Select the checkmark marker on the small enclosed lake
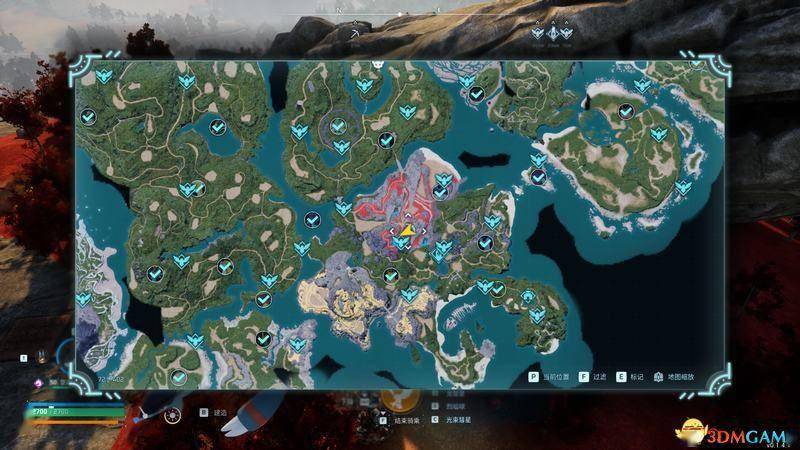Viewport: 800px width, 450px height. click(218, 126)
